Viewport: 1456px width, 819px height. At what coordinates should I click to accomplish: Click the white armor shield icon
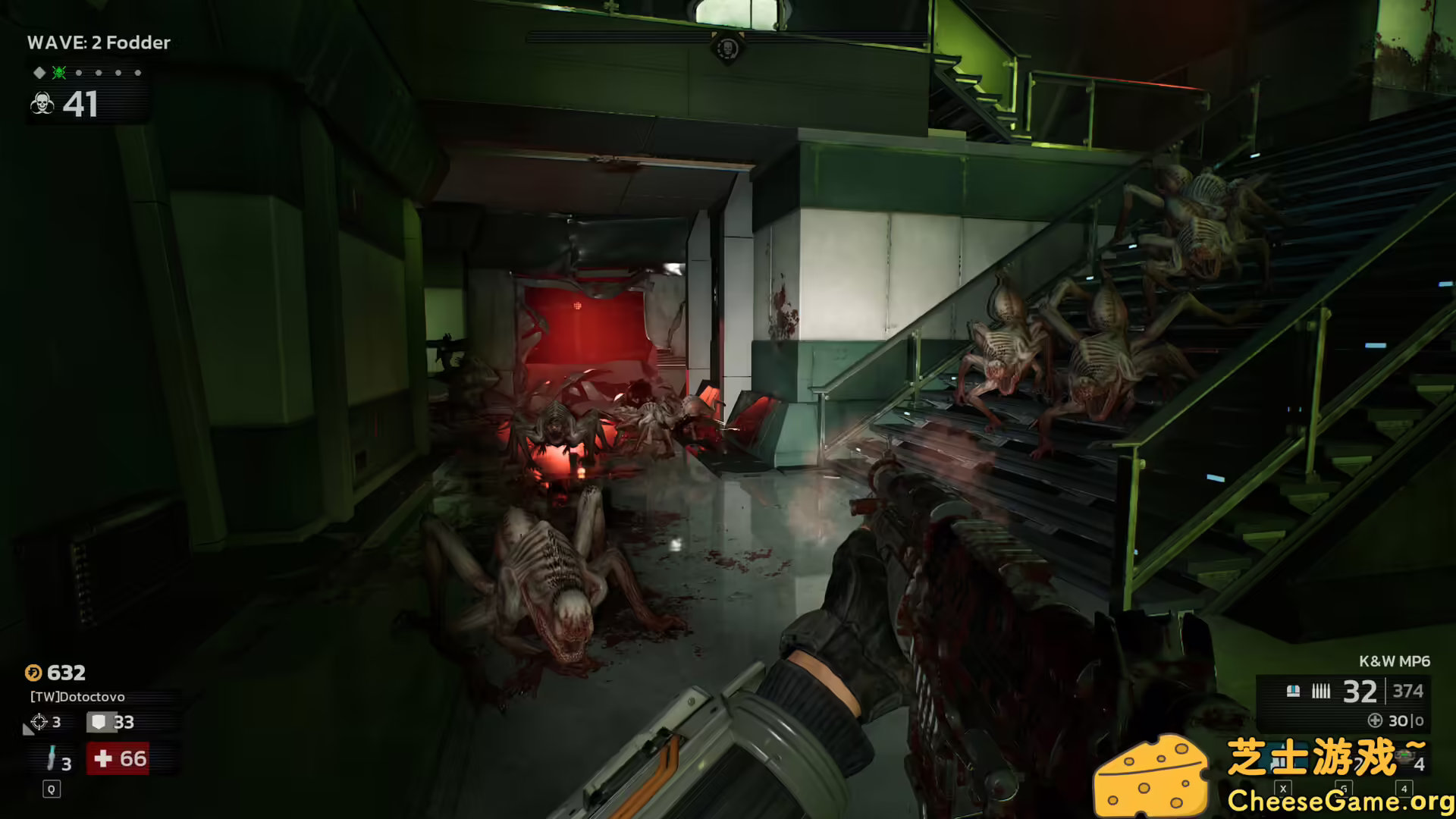[100, 722]
